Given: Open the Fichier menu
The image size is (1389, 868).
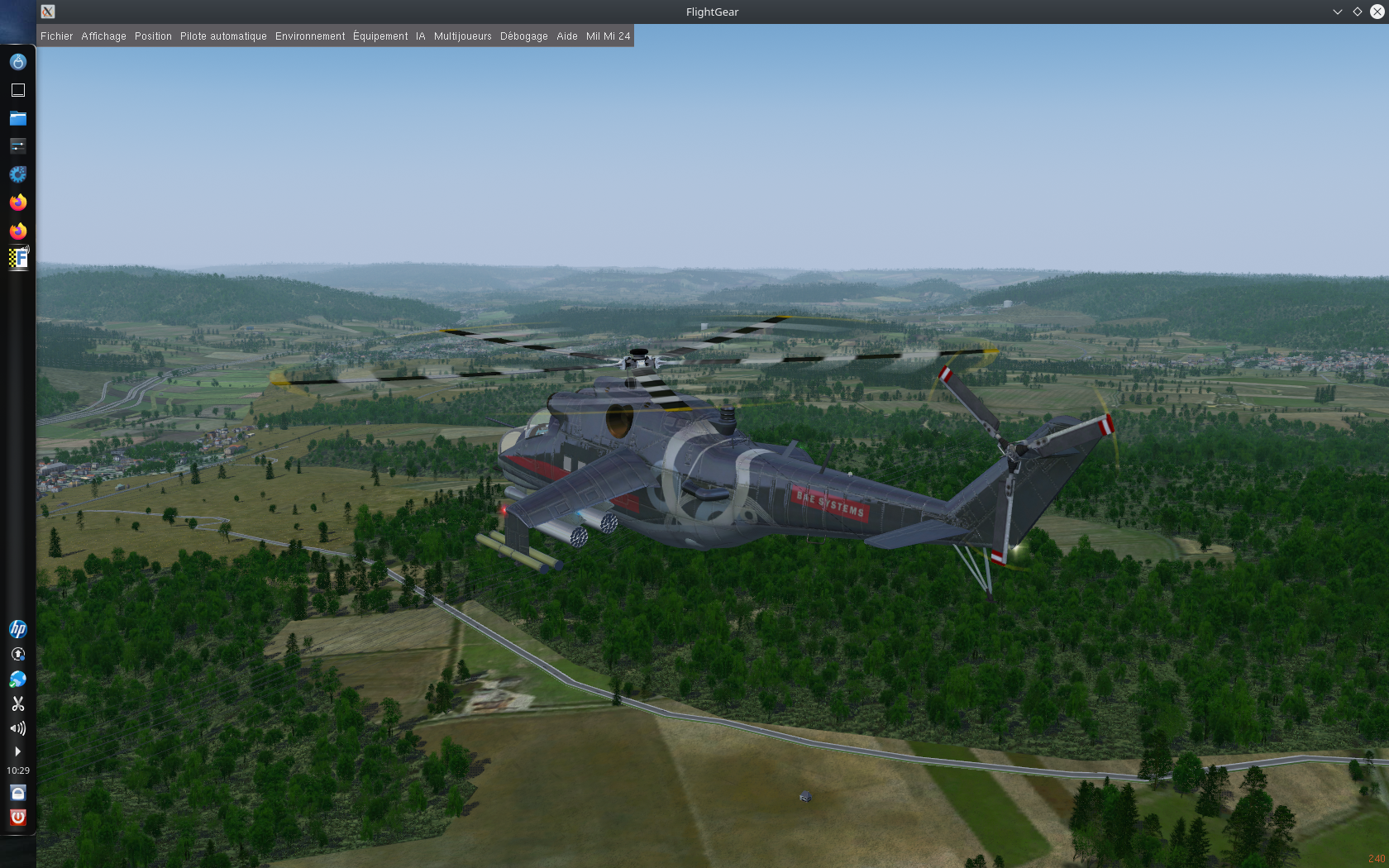Looking at the screenshot, I should coord(56,36).
